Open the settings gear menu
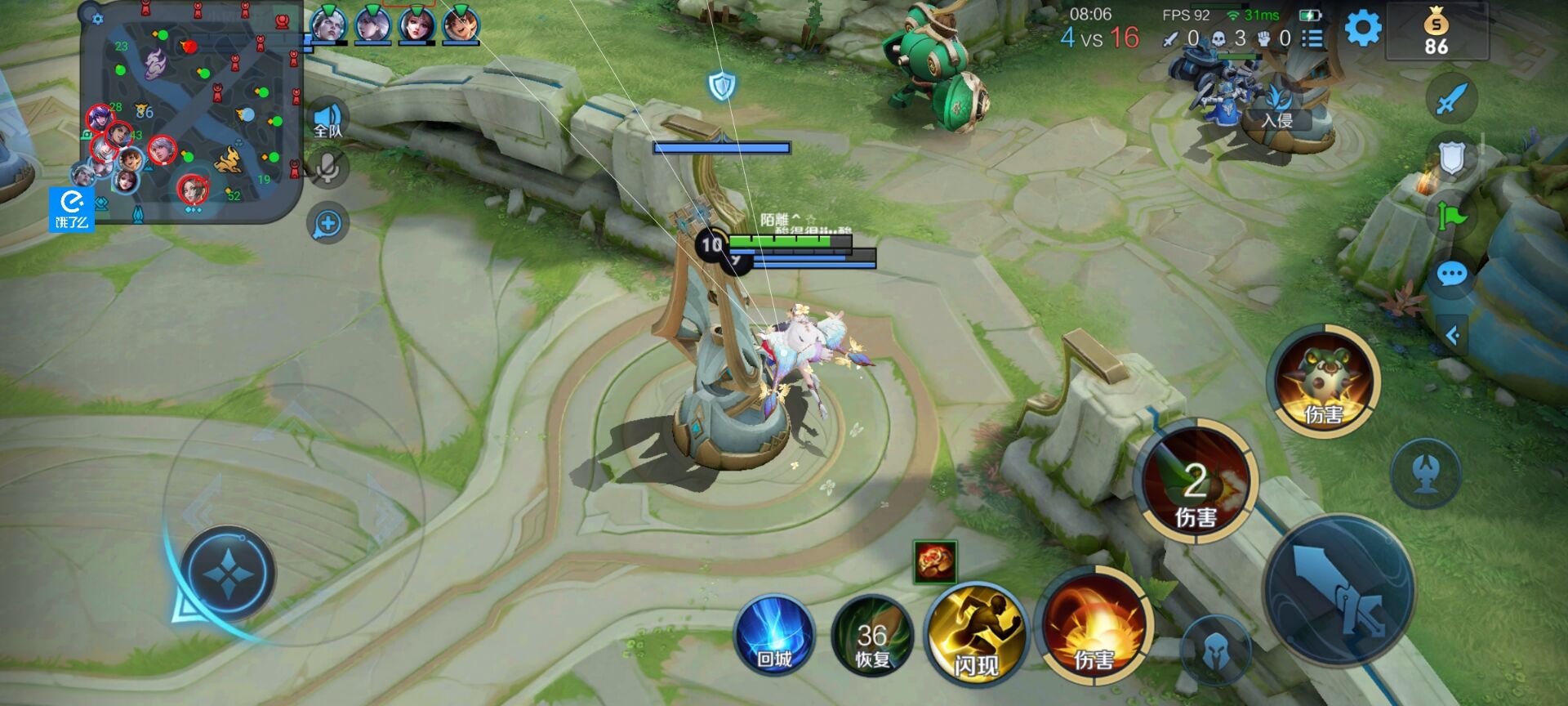The image size is (1568, 706). click(x=1362, y=29)
